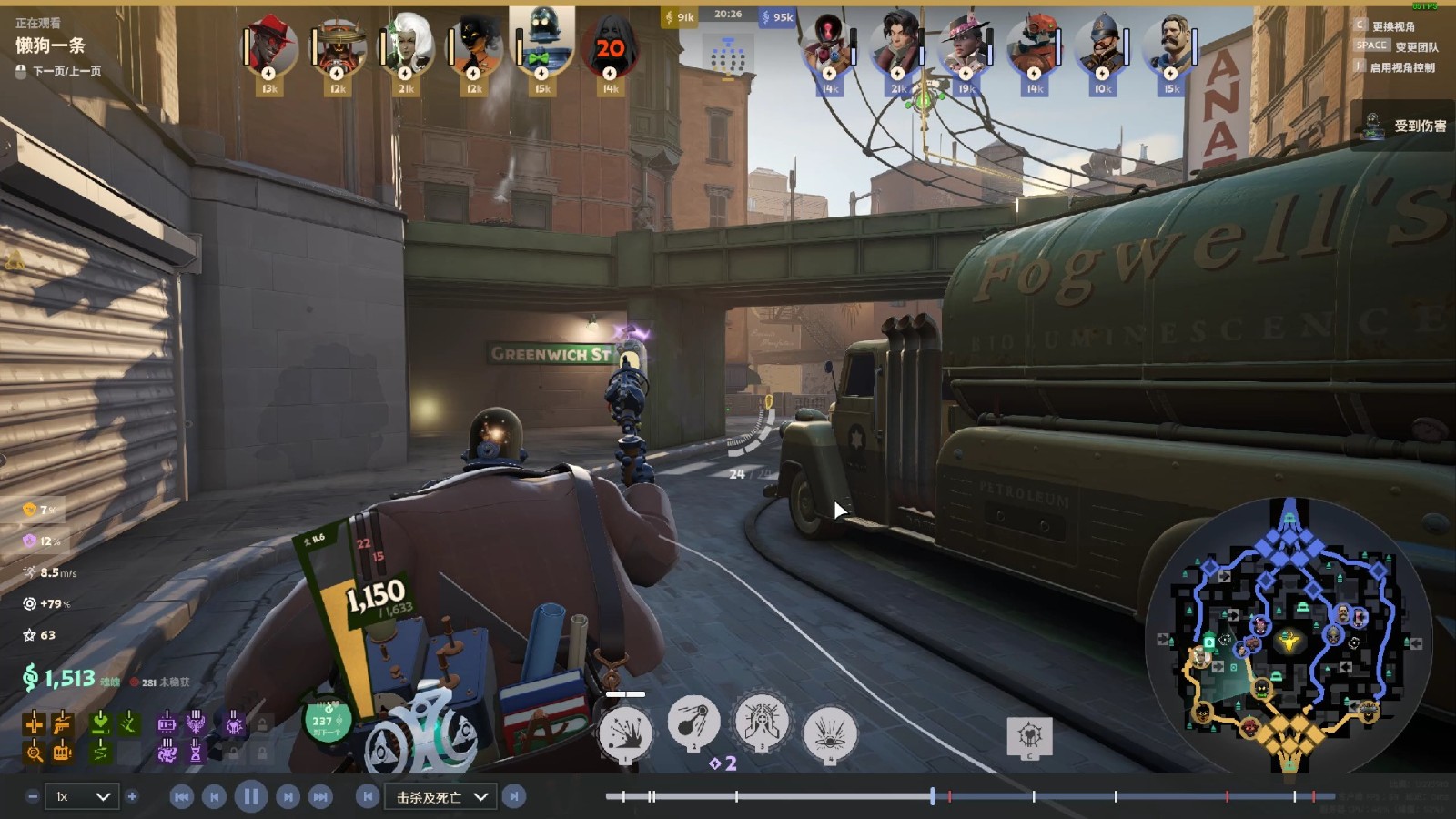
Task: Select the dead hero portrait showing 20
Action: click(610, 47)
